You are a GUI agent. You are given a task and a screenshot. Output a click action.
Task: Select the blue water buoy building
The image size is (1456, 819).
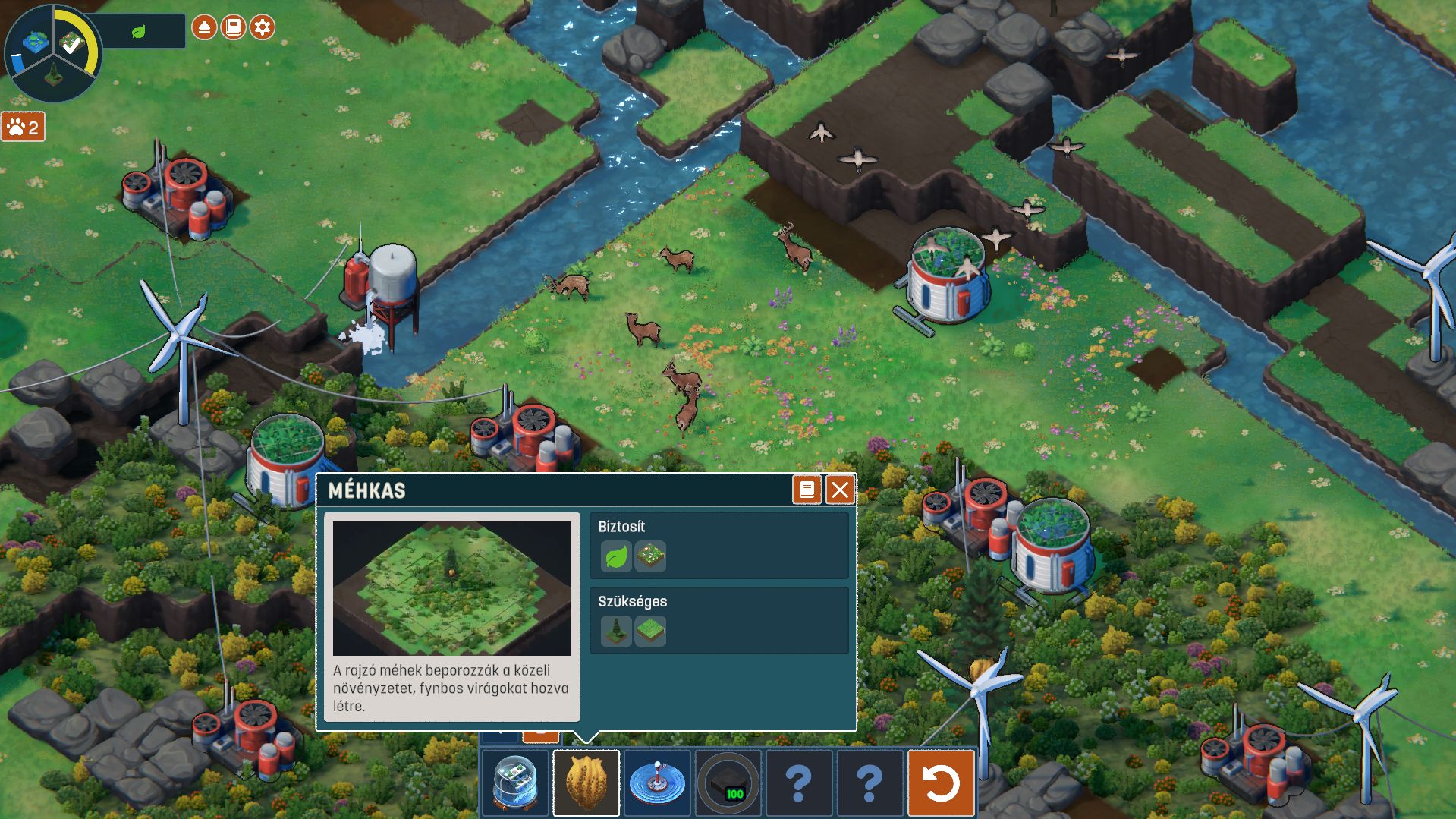click(x=657, y=783)
